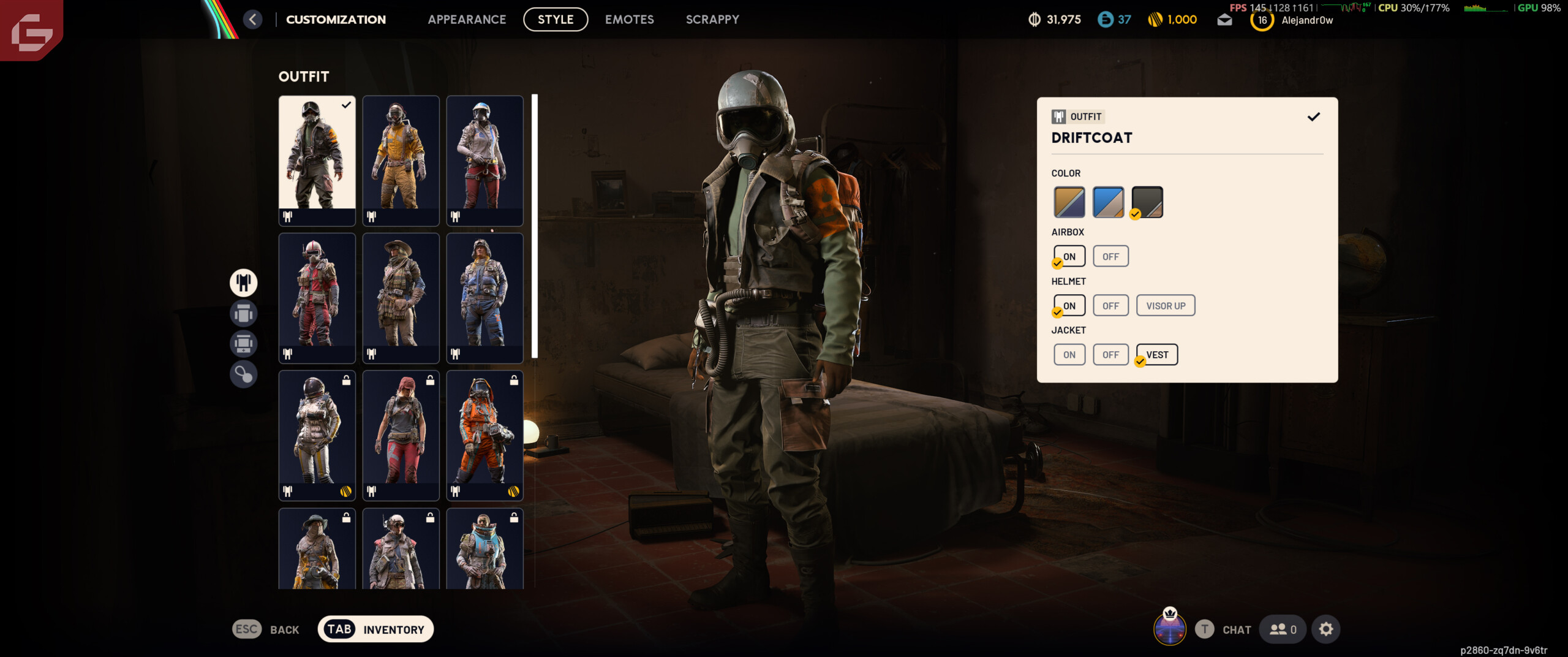Go back with the arrow beside Customization
This screenshot has width=1568, height=657.
tap(252, 20)
